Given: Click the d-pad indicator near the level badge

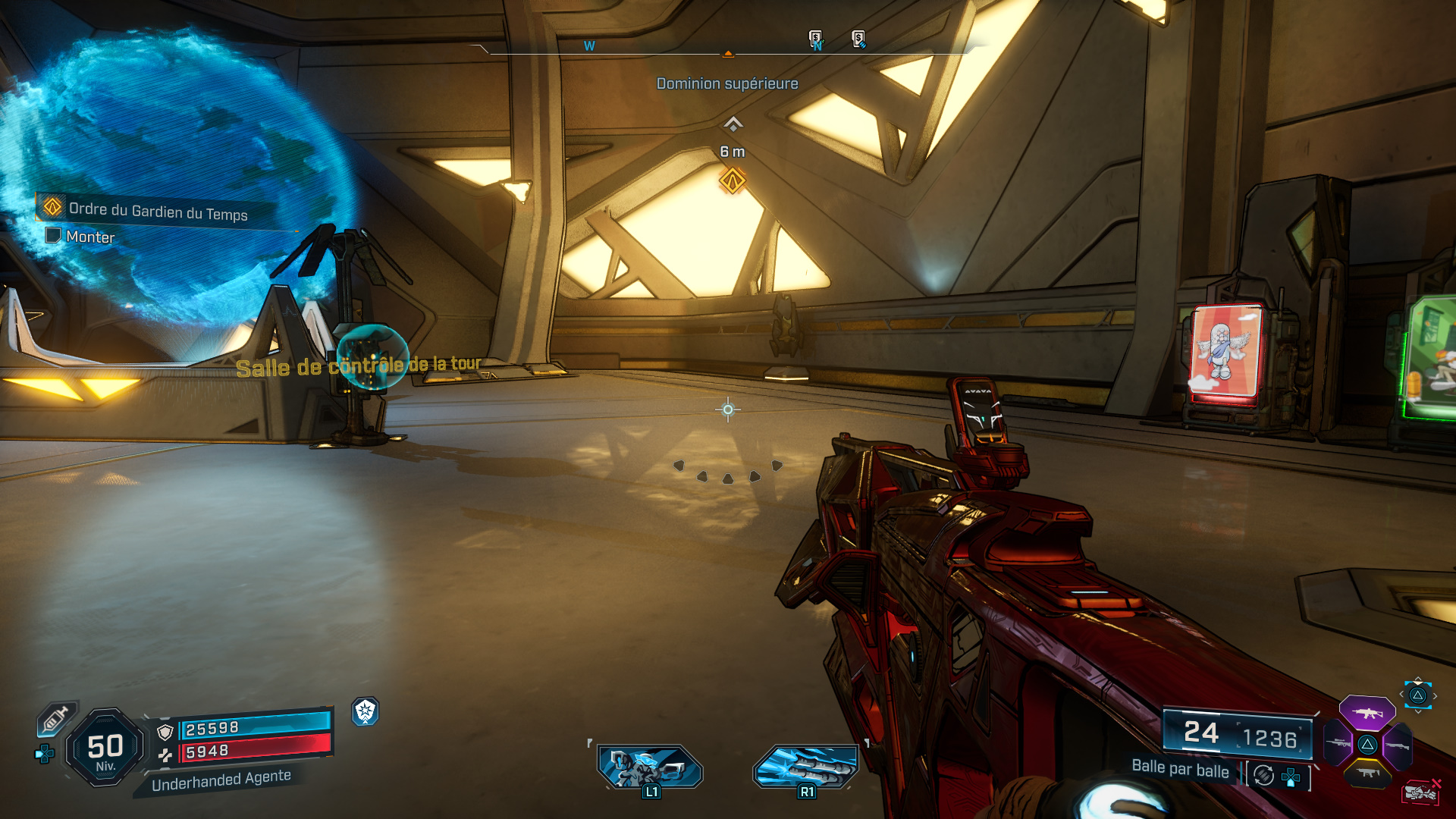Looking at the screenshot, I should pos(45,754).
